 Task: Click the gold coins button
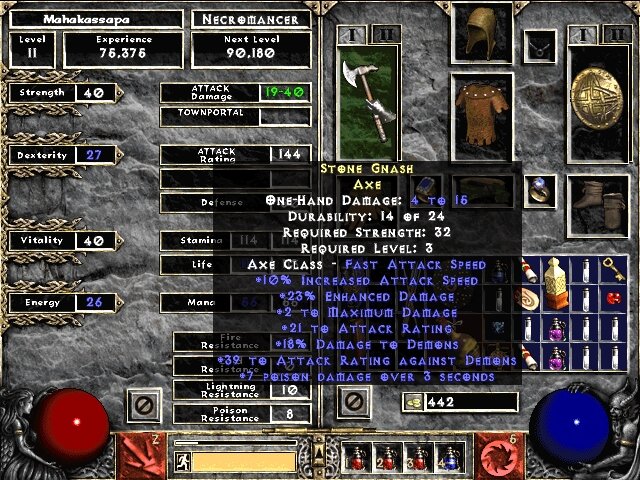413,401
